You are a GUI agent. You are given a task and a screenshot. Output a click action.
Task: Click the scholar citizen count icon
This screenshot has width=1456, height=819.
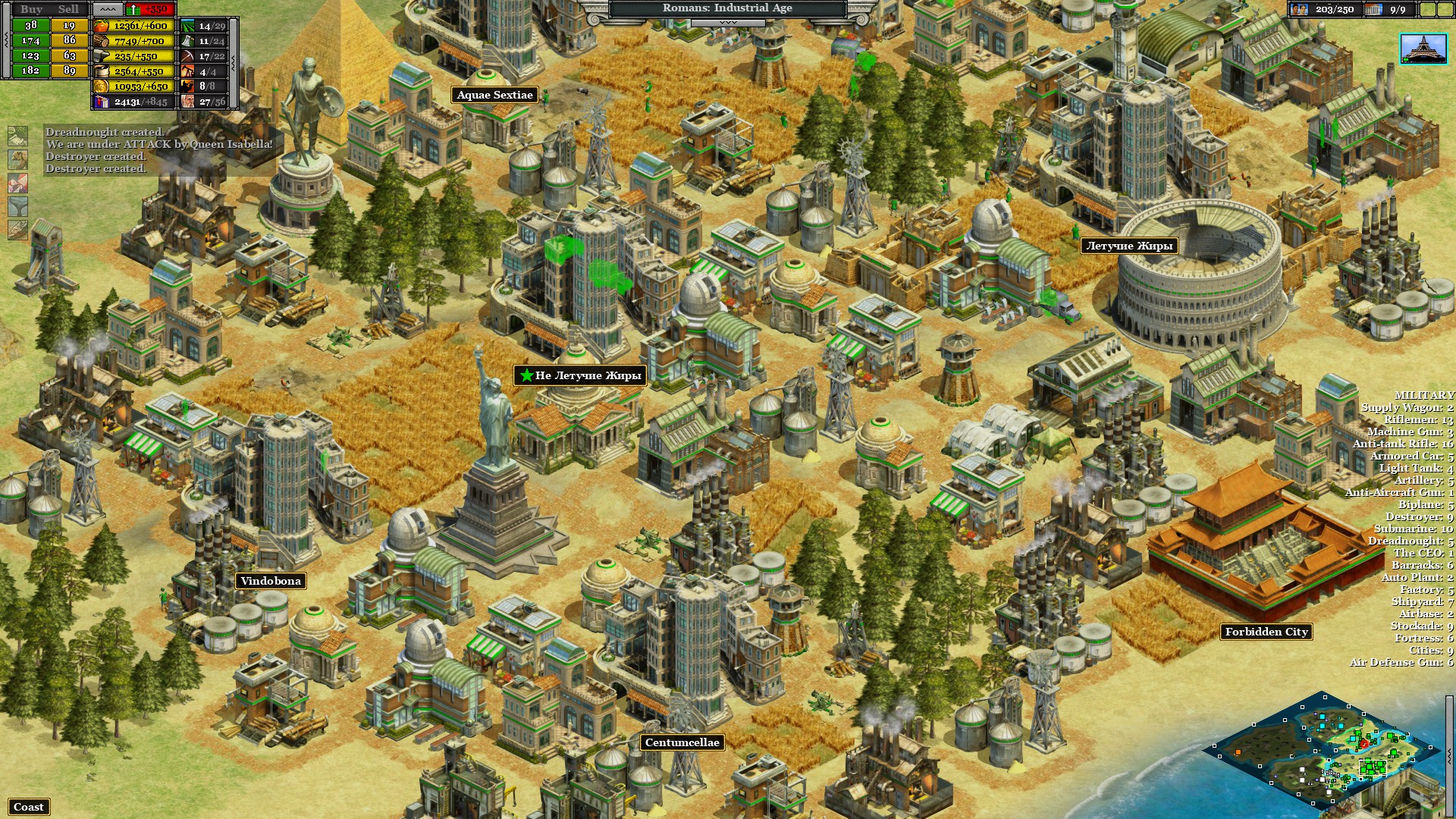187,100
